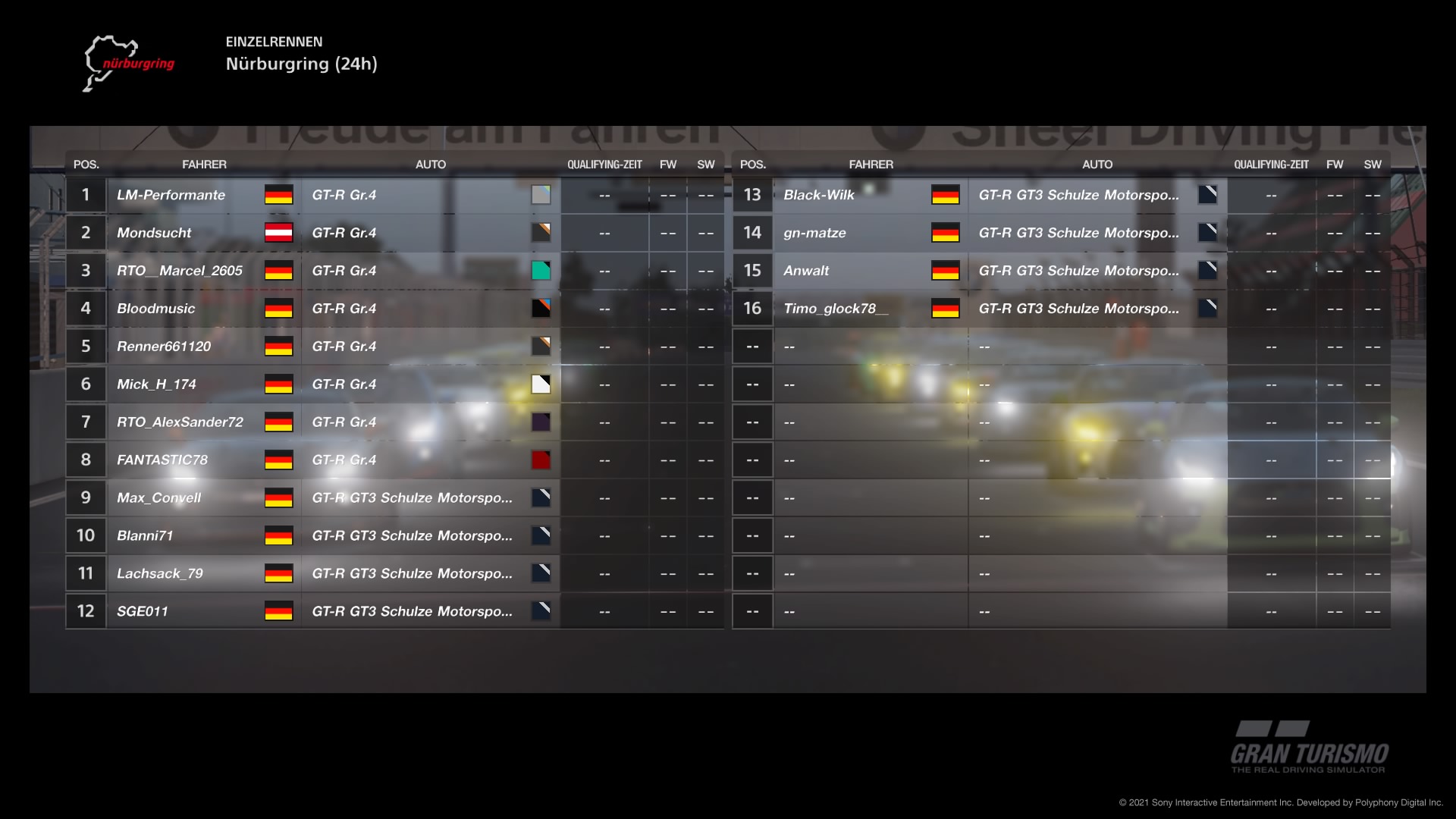Screen dimensions: 1456x819
Task: Click the SW column header
Action: 705,164
